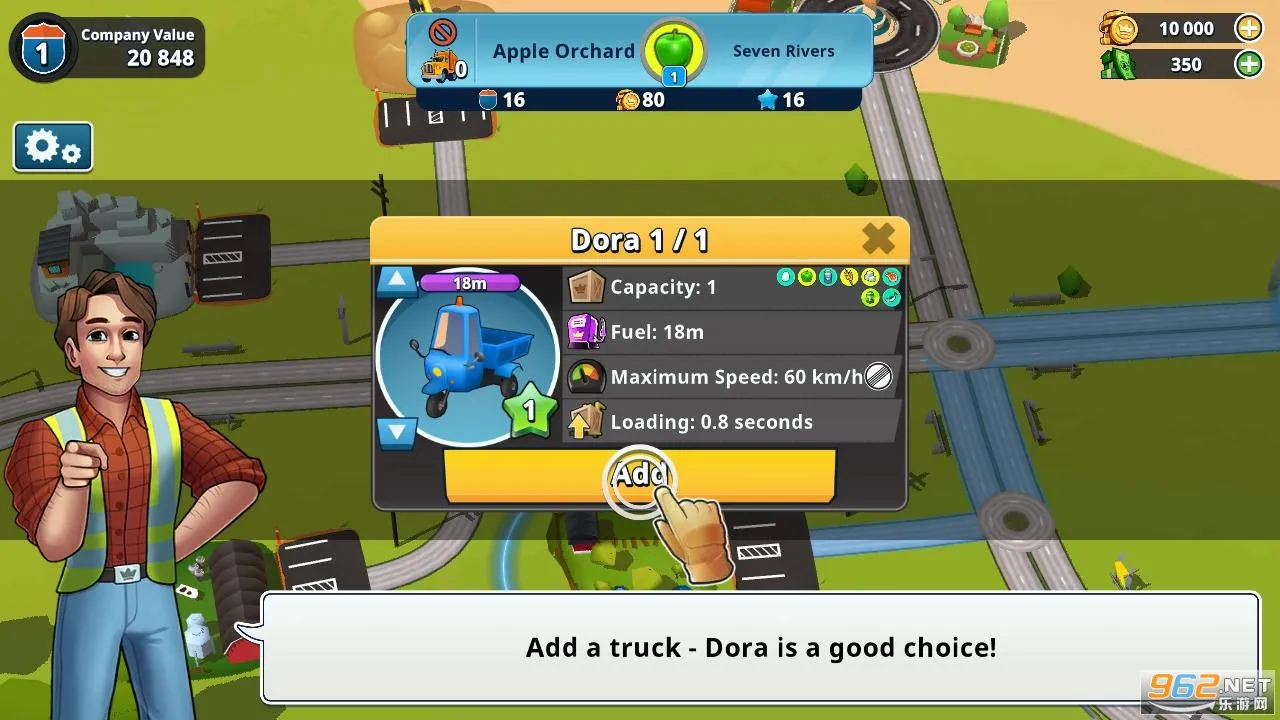Click the milk bottle cargo icon
Image resolution: width=1280 pixels, height=720 pixels.
[828, 277]
